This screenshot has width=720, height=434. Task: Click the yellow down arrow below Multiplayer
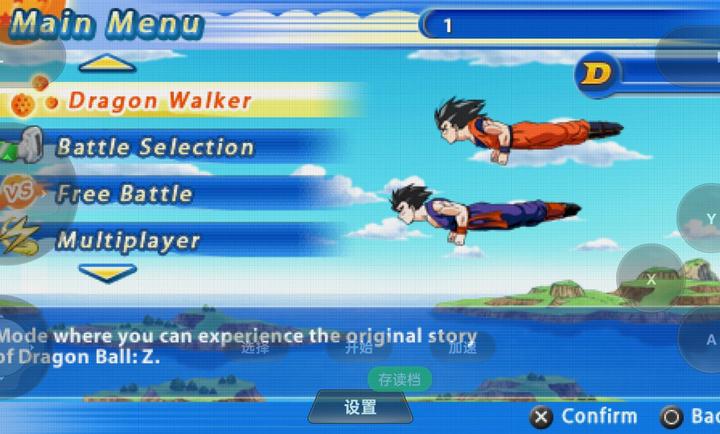[107, 272]
